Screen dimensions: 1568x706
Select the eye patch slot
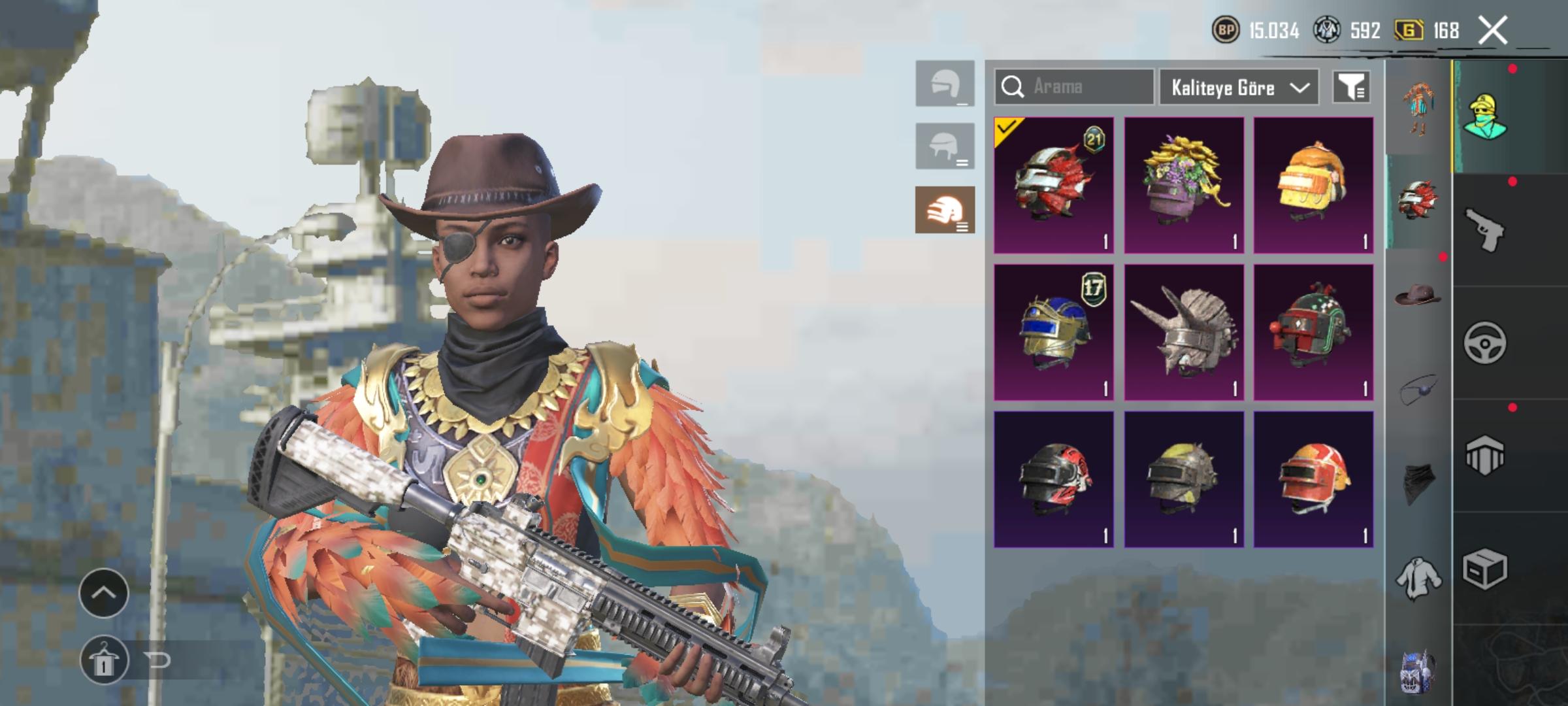pyautogui.click(x=1417, y=390)
